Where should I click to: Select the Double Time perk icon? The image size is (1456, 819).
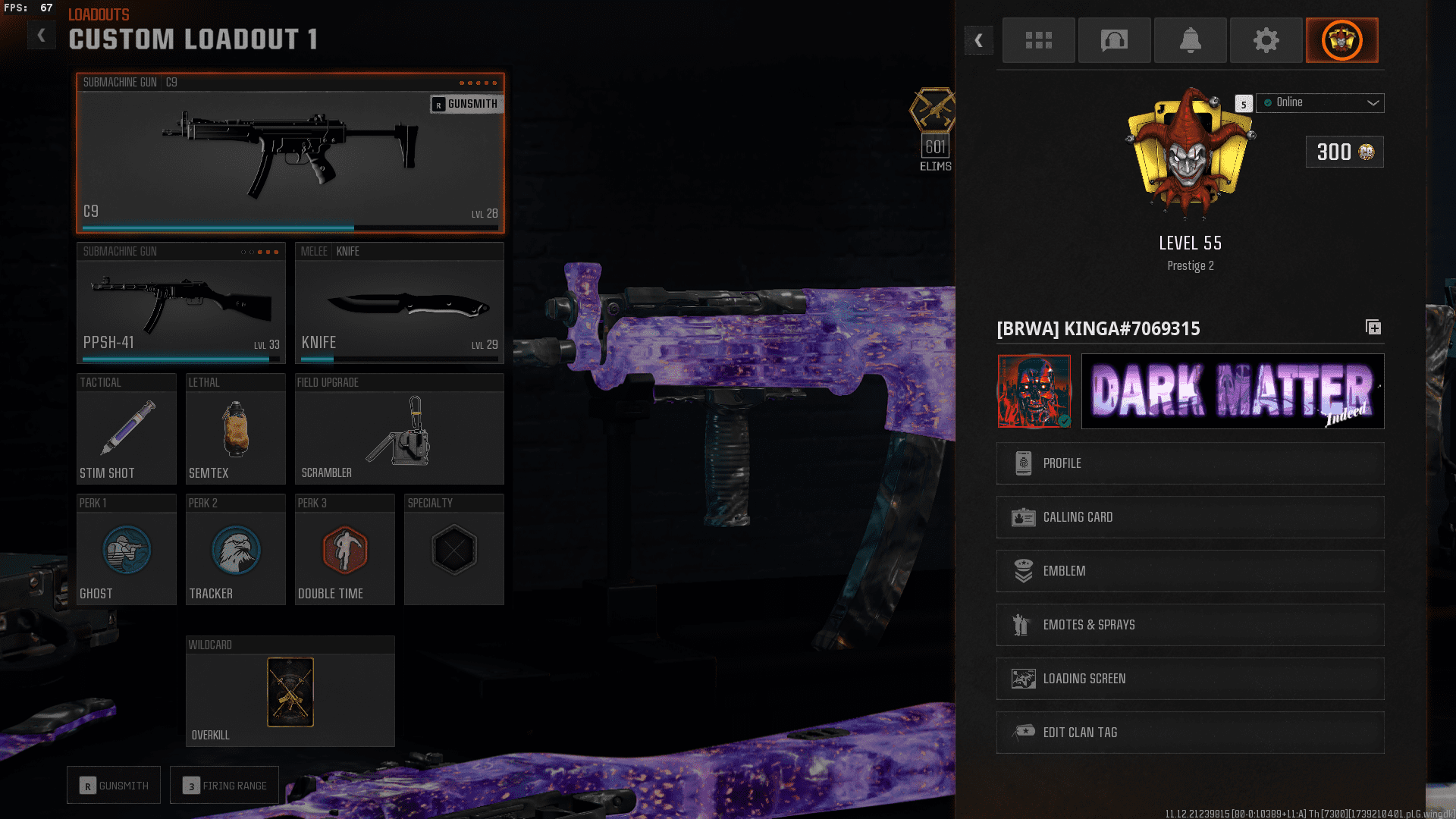pos(344,551)
